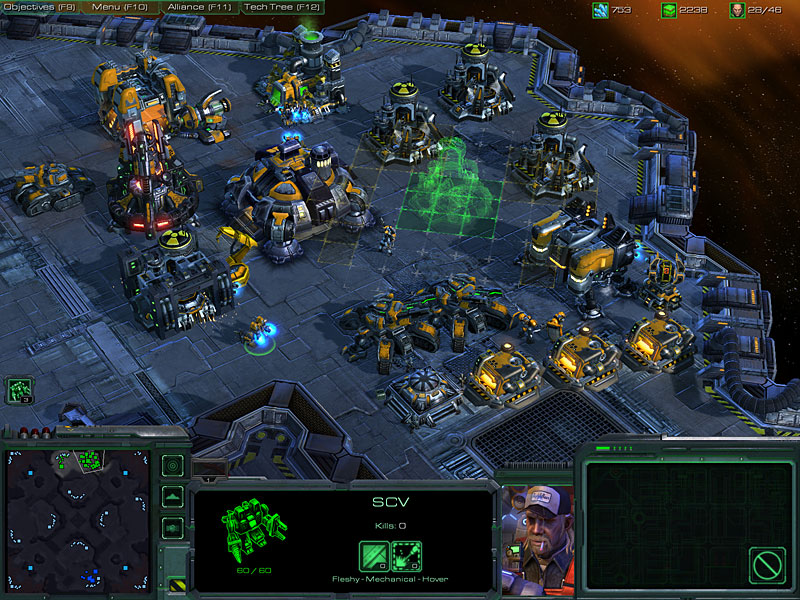Screen dimensions: 800x600
Task: Select the SCV armor upgrade icon
Action: [x=374, y=556]
